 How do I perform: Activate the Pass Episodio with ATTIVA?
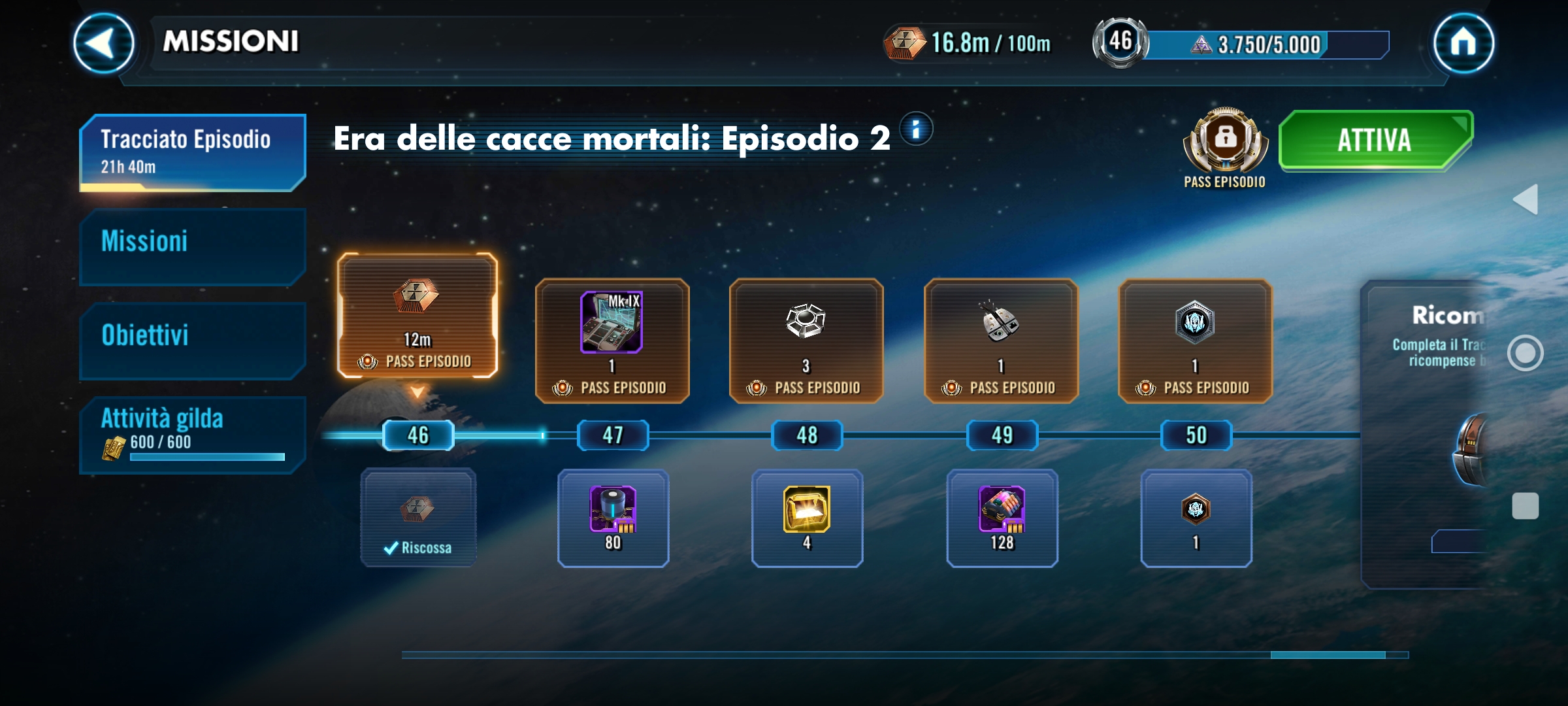(x=1375, y=141)
